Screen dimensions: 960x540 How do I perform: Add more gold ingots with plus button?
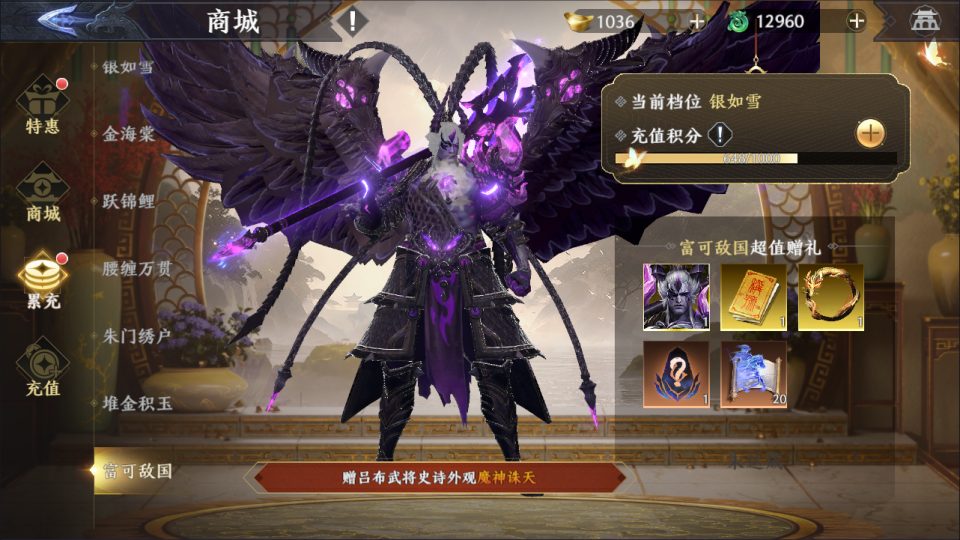pyautogui.click(x=696, y=21)
